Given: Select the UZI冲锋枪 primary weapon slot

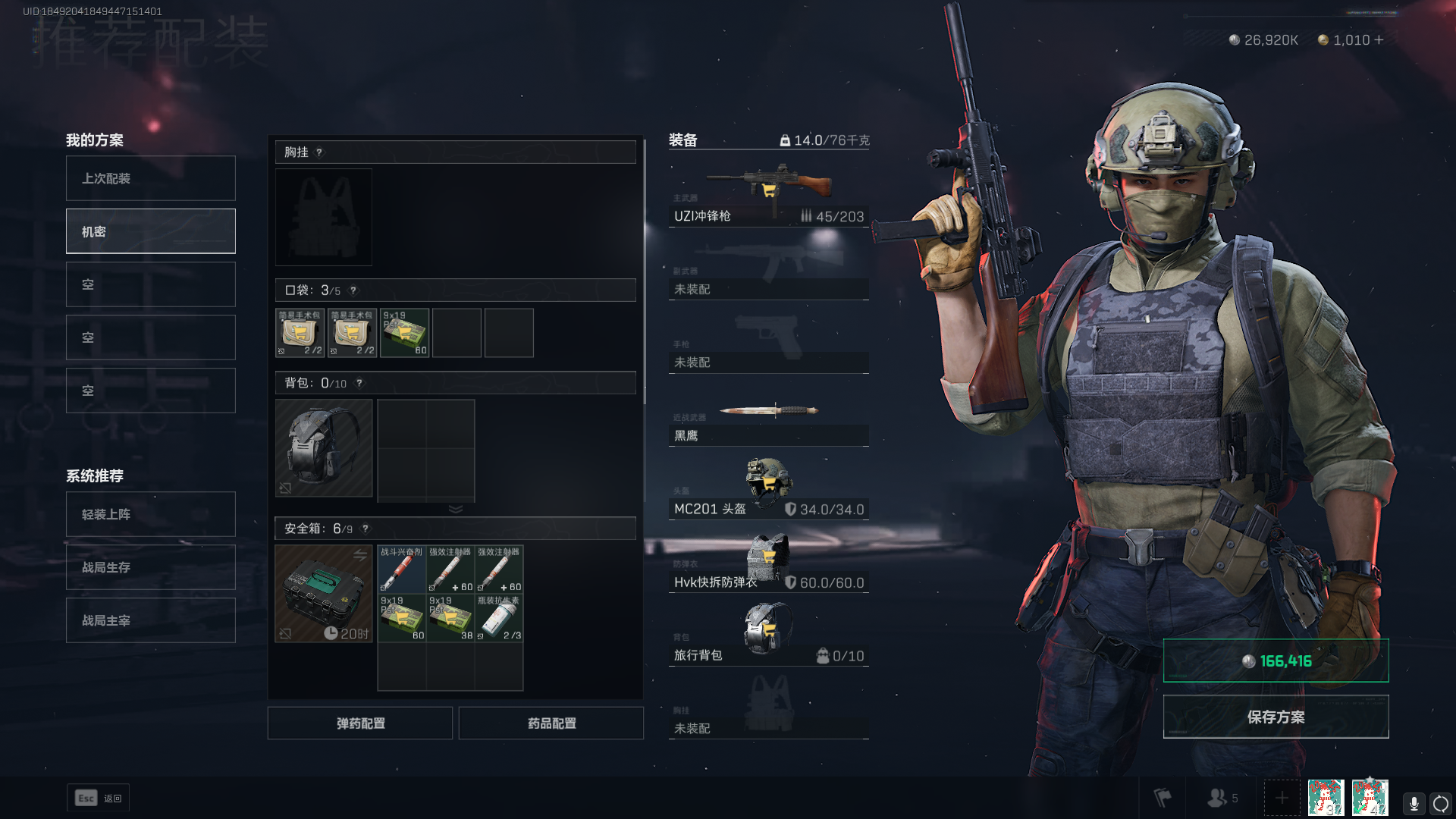Looking at the screenshot, I should pyautogui.click(x=768, y=197).
